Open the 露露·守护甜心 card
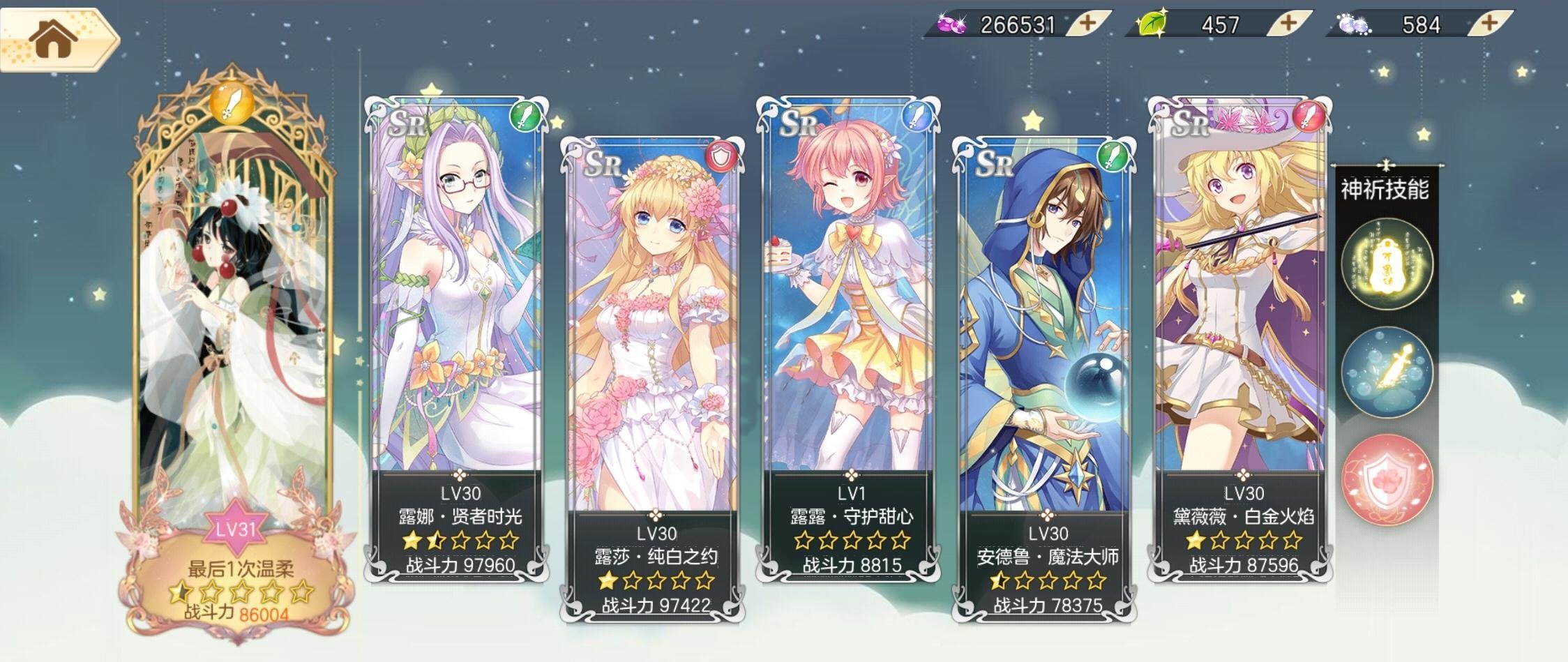Image resolution: width=1568 pixels, height=662 pixels. 848,335
